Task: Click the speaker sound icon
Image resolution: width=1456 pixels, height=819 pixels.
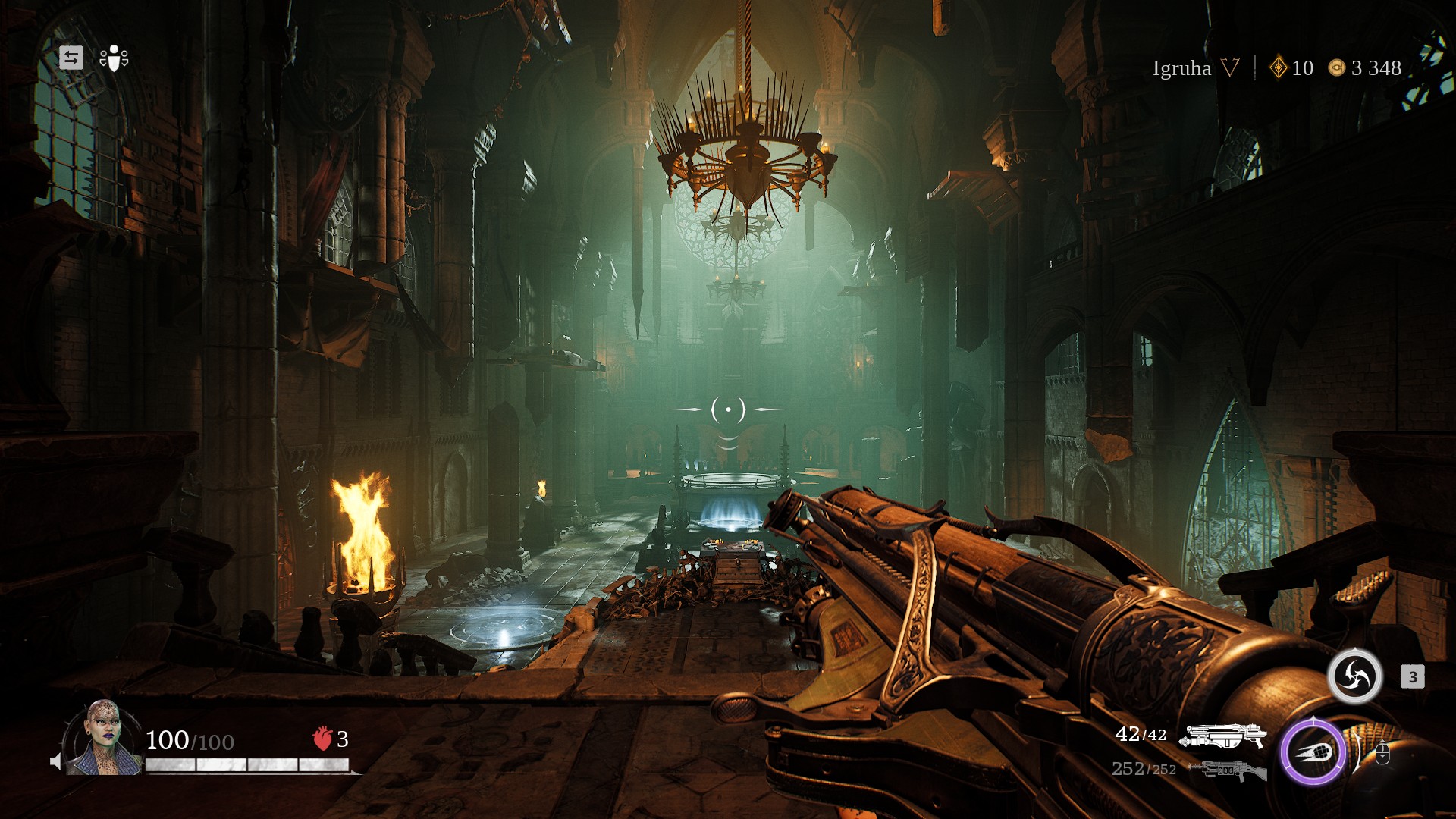Action: coord(55,761)
